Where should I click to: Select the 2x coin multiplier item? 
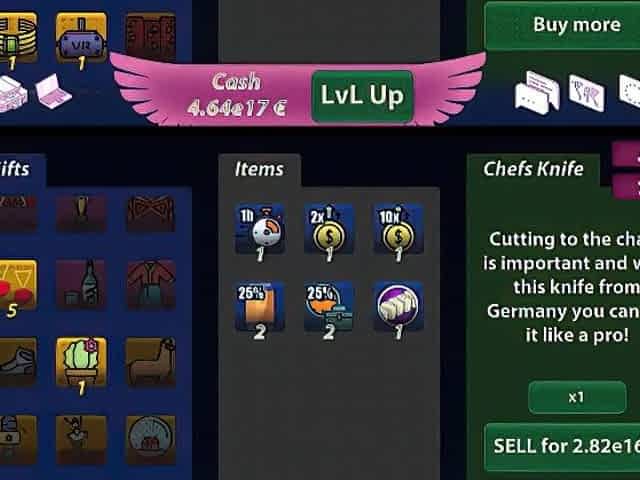[x=329, y=227]
